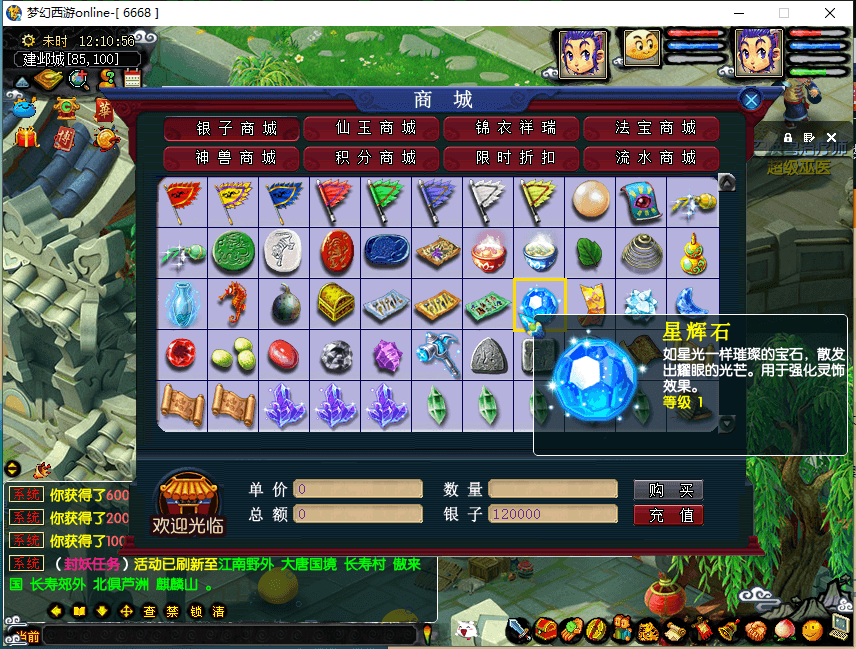Viewport: 856px width, 649px height.
Task: Close the 商城 shop panel
Action: (751, 99)
